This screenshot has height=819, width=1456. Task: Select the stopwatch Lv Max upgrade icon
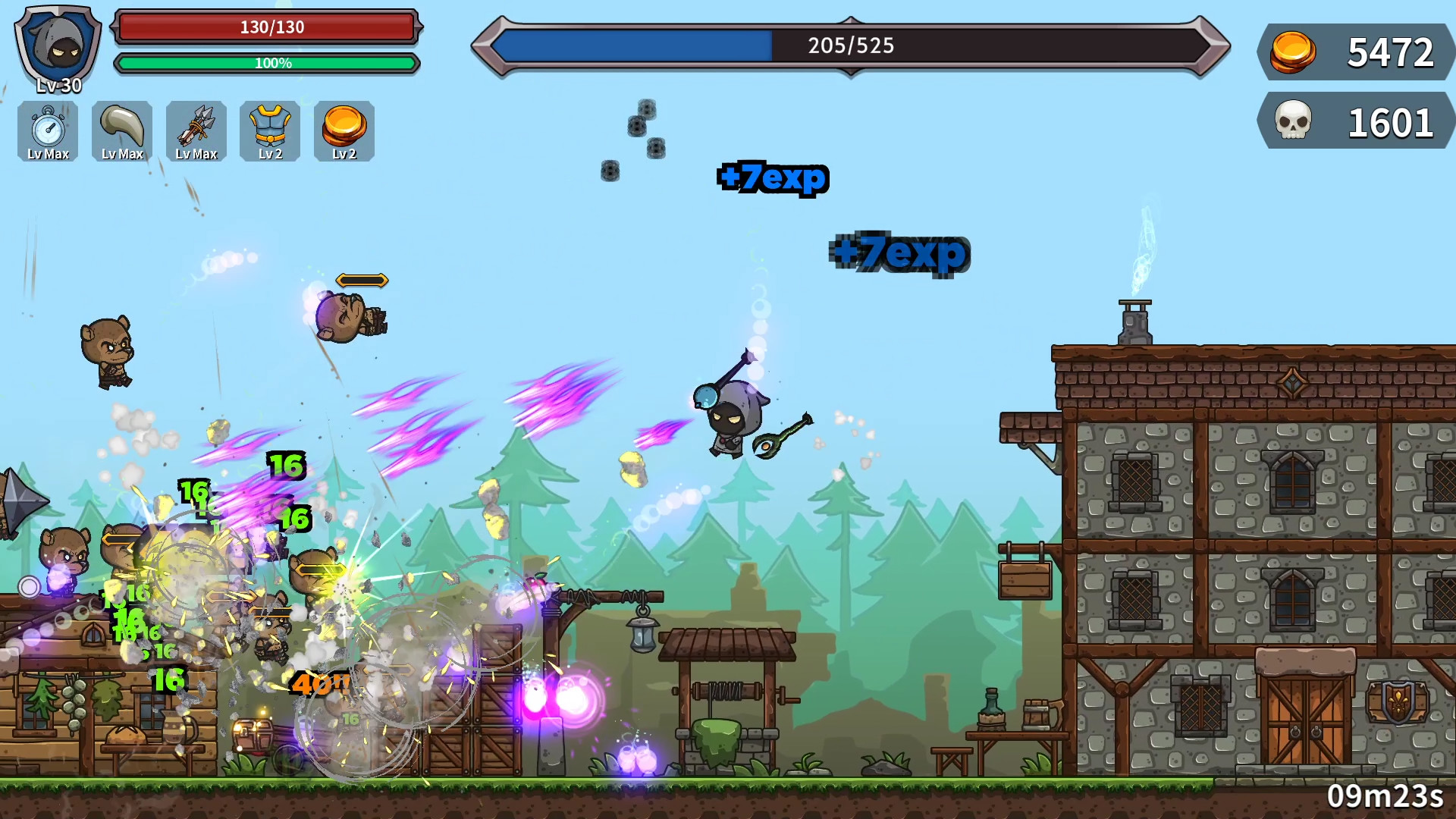47,131
